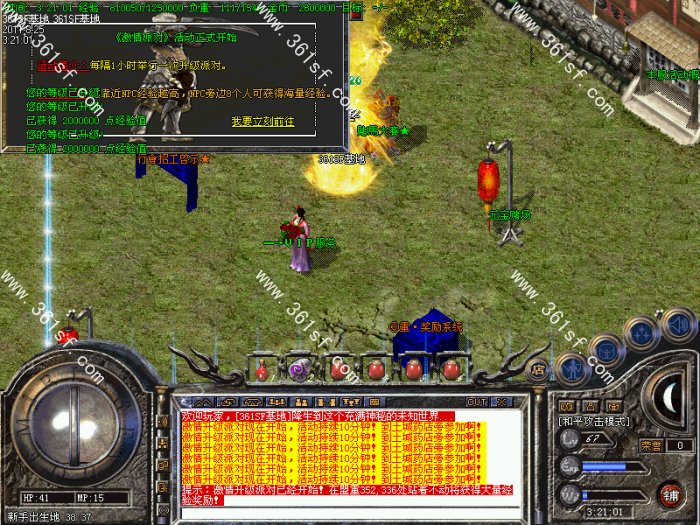Screen dimensions: 700x525
Task: Toggle sound with the speaker icon
Action: point(679,323)
